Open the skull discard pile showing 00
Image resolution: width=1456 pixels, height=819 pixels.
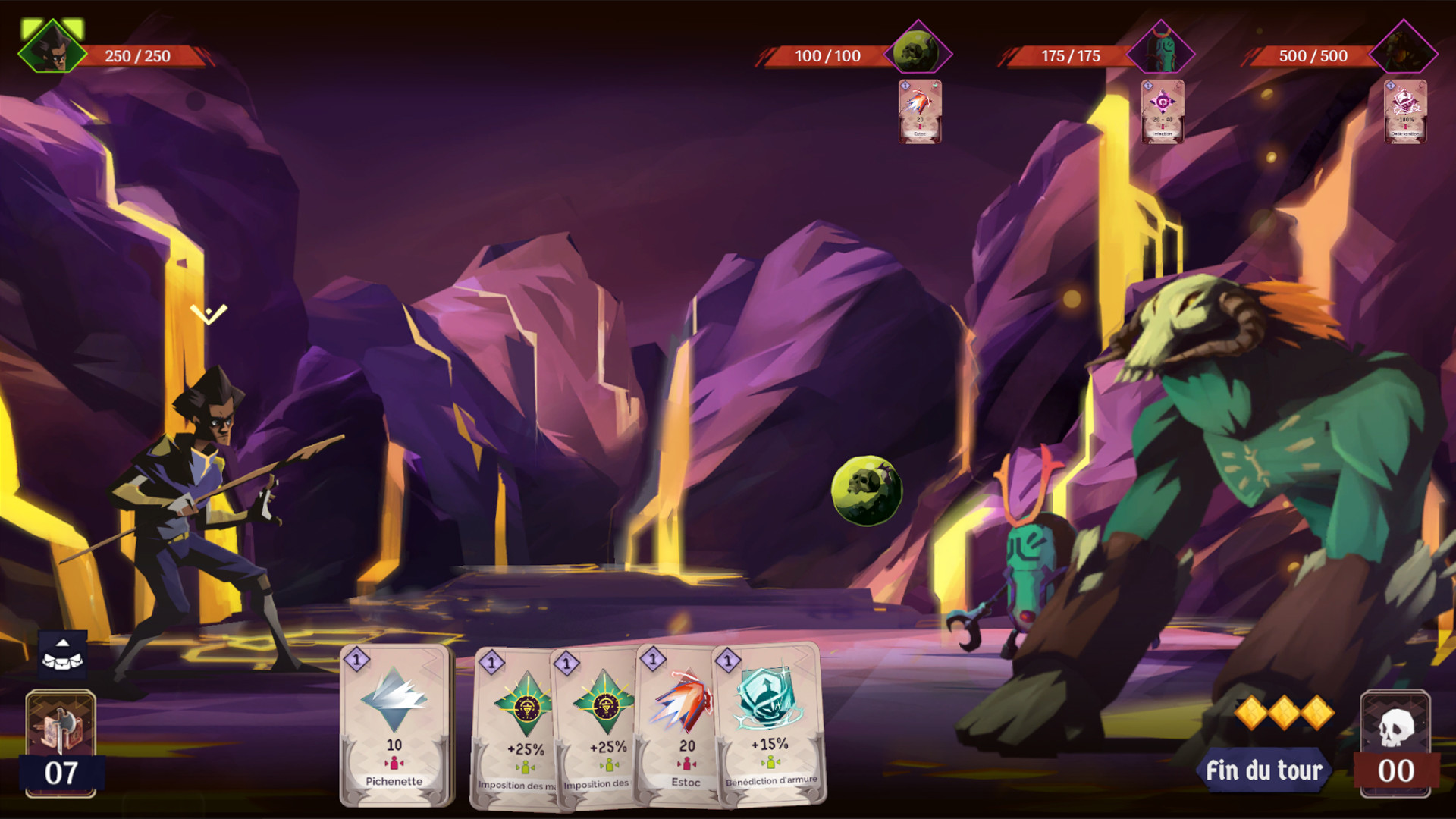[1395, 743]
